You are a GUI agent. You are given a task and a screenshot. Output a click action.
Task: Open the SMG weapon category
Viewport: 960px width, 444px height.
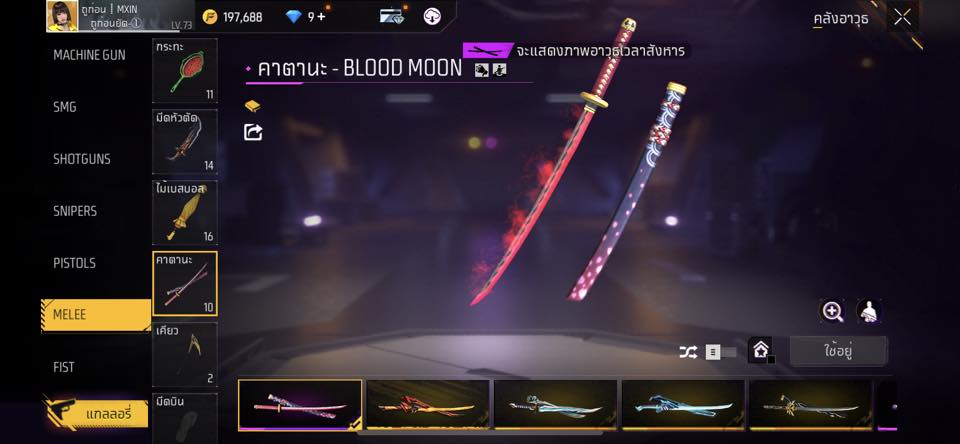65,107
